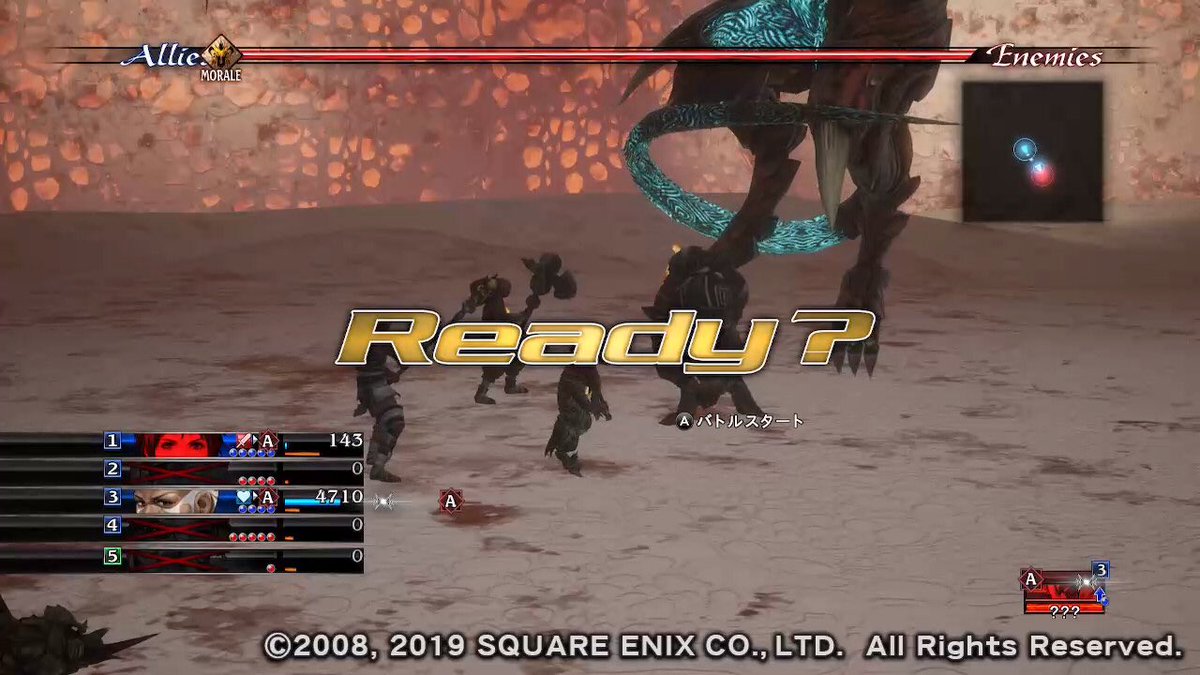Viewport: 1200px width, 675px height.
Task: Select defeated union number 2 row
Action: tap(180, 470)
